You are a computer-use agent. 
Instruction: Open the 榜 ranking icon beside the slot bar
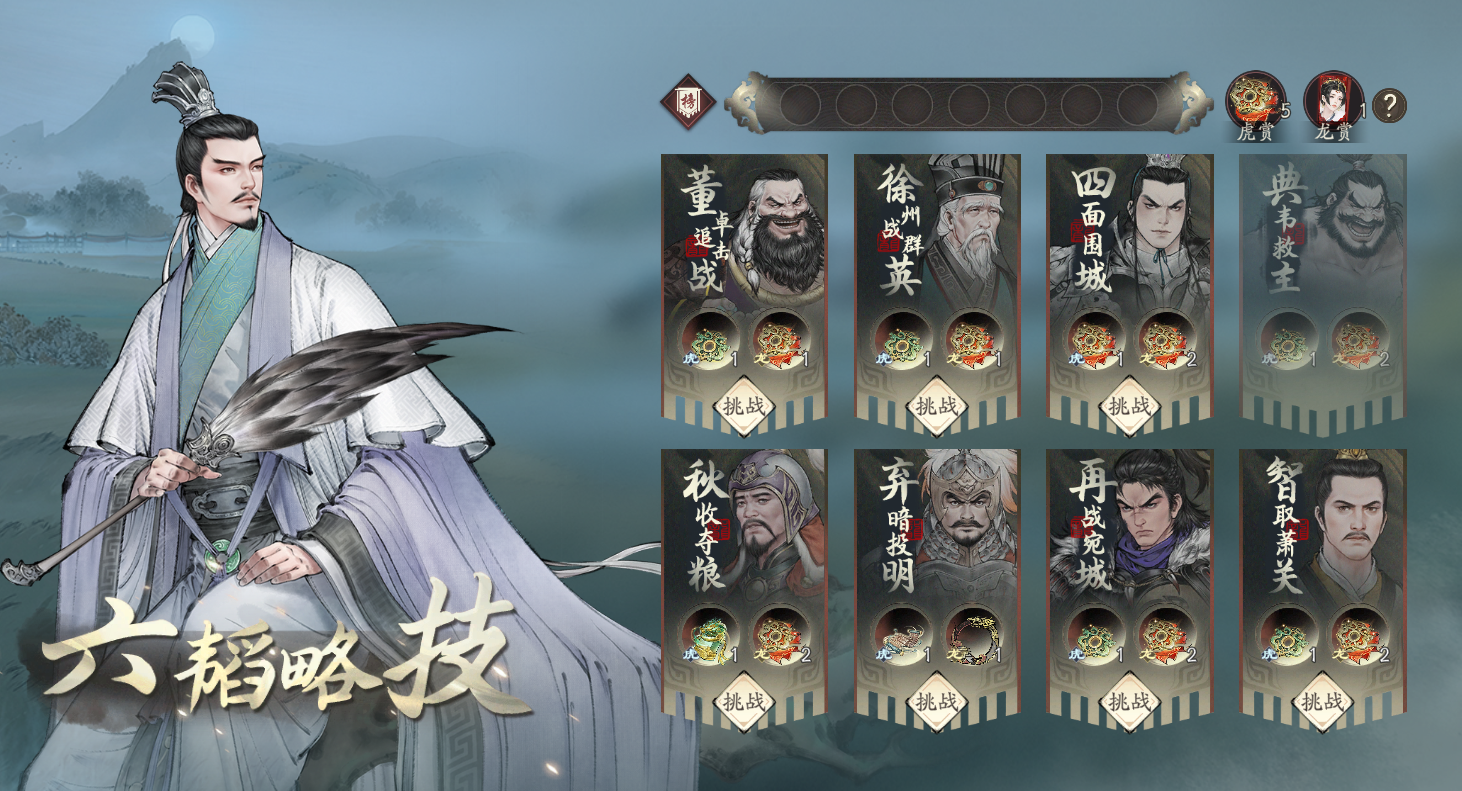[687, 101]
